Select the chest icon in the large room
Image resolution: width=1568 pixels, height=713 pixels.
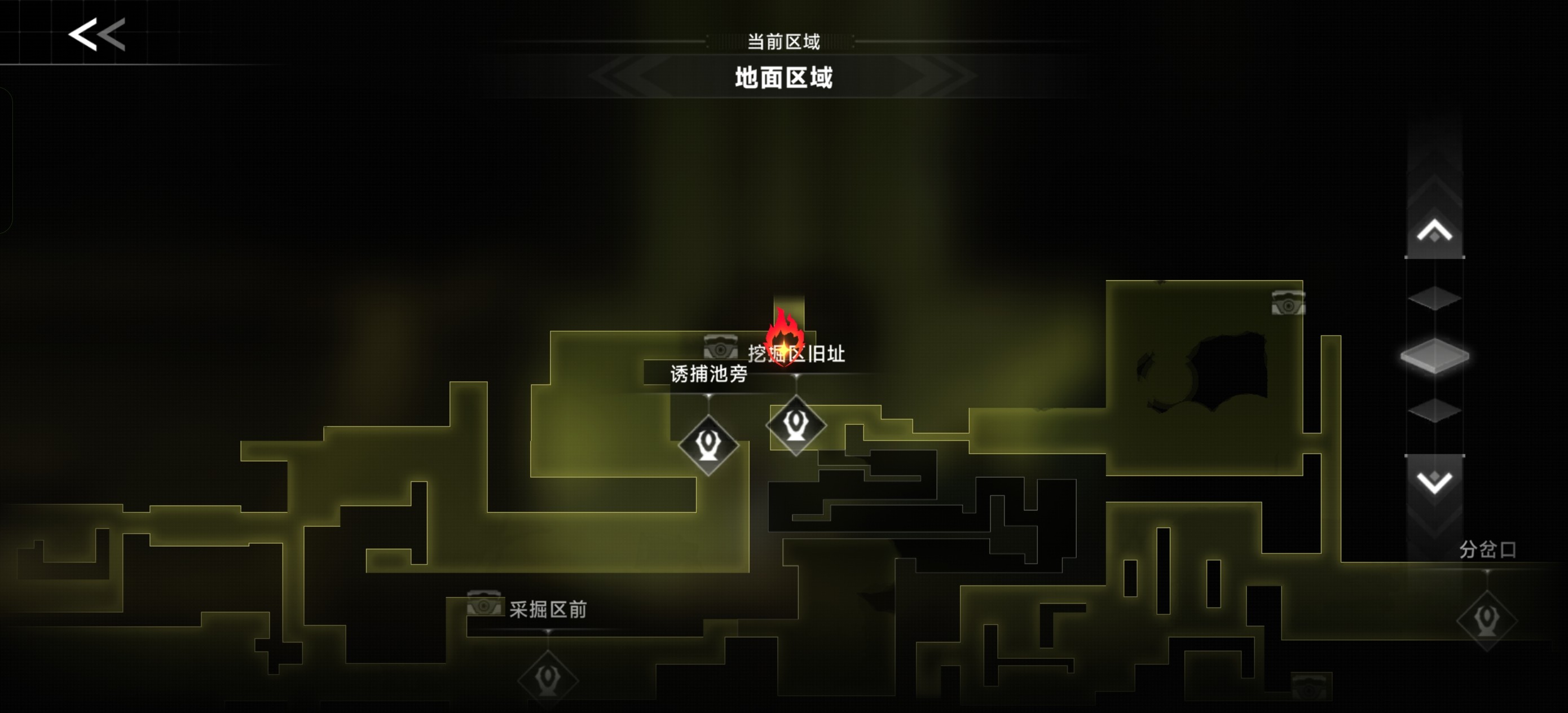coord(1288,302)
